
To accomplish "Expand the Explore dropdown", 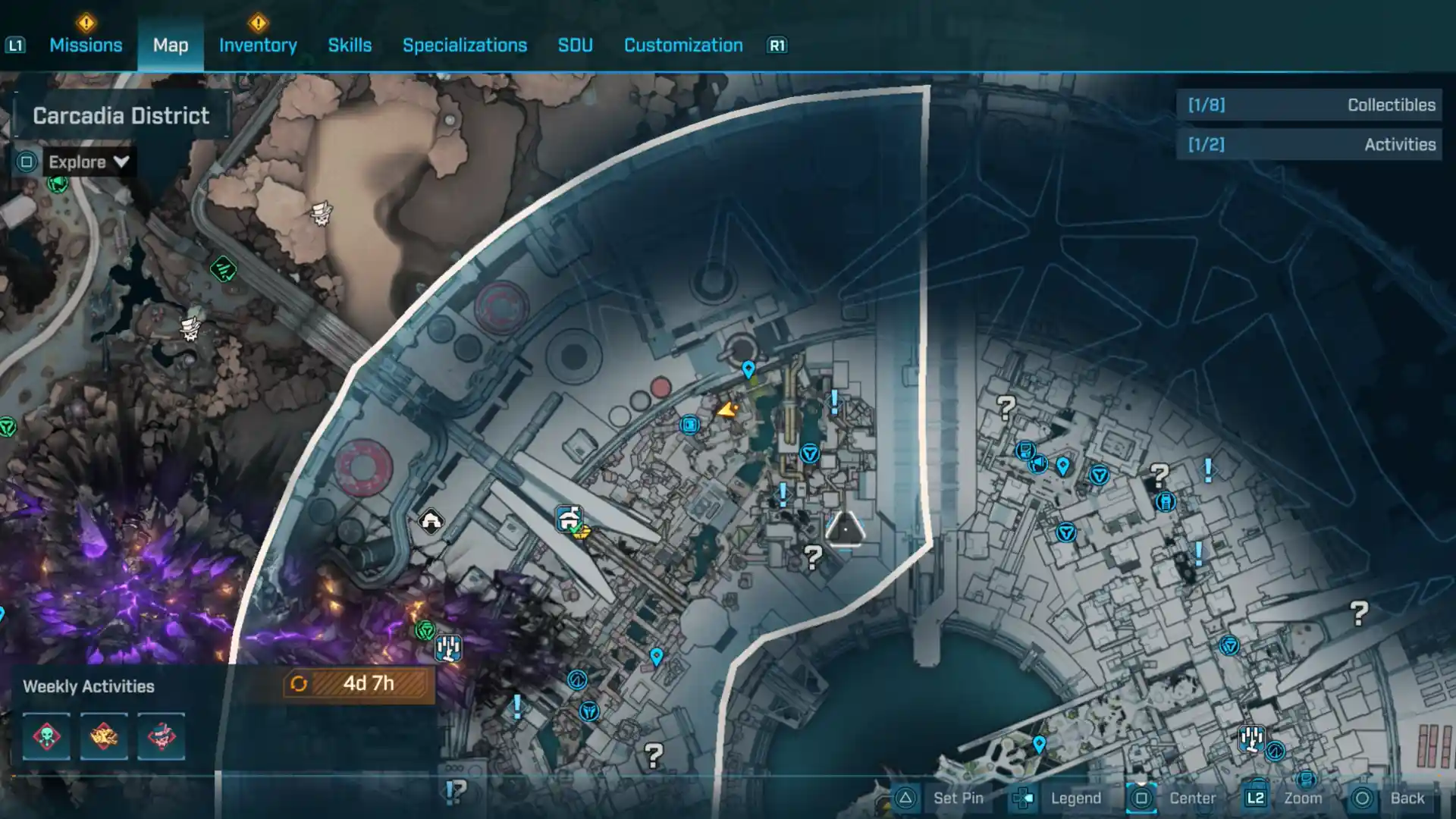I will click(88, 162).
